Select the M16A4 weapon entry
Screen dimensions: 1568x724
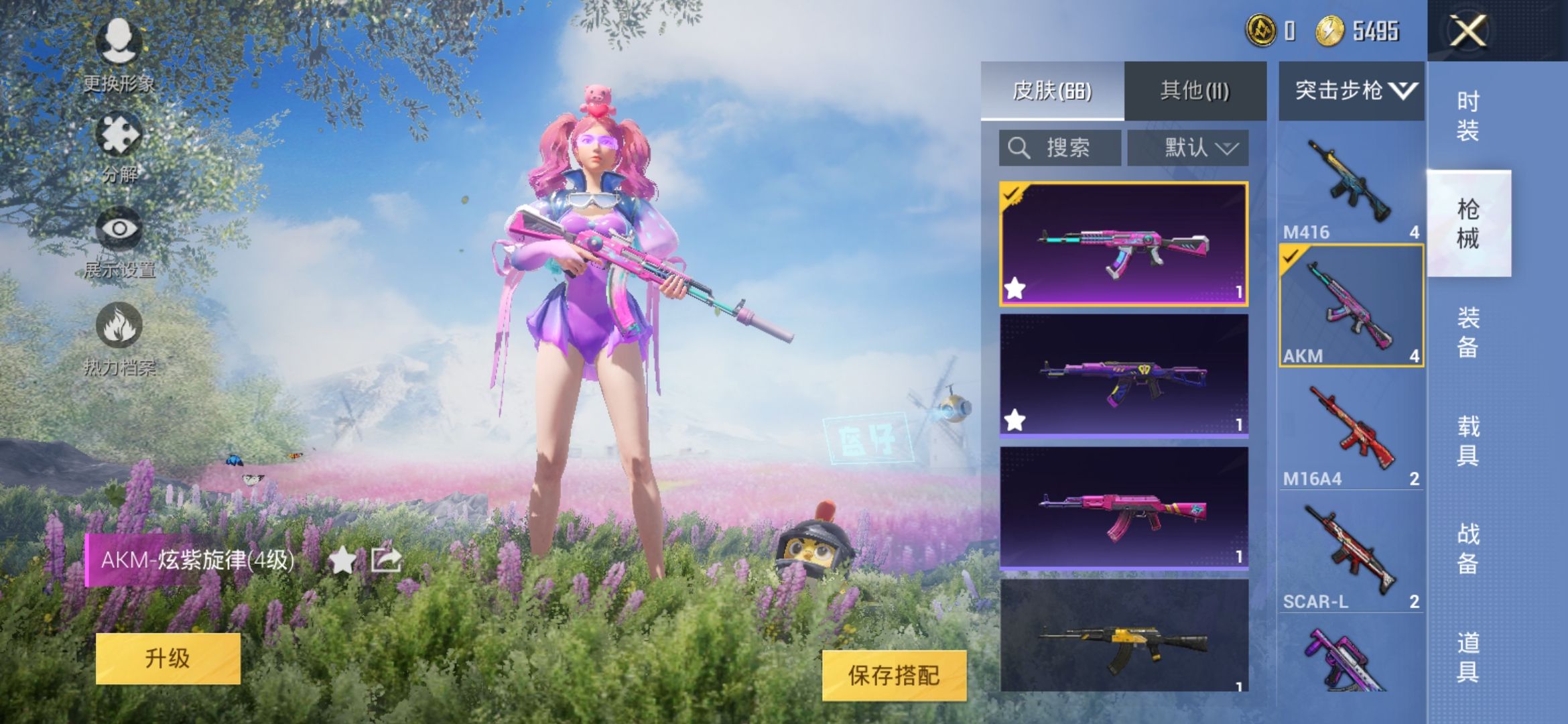[1351, 432]
